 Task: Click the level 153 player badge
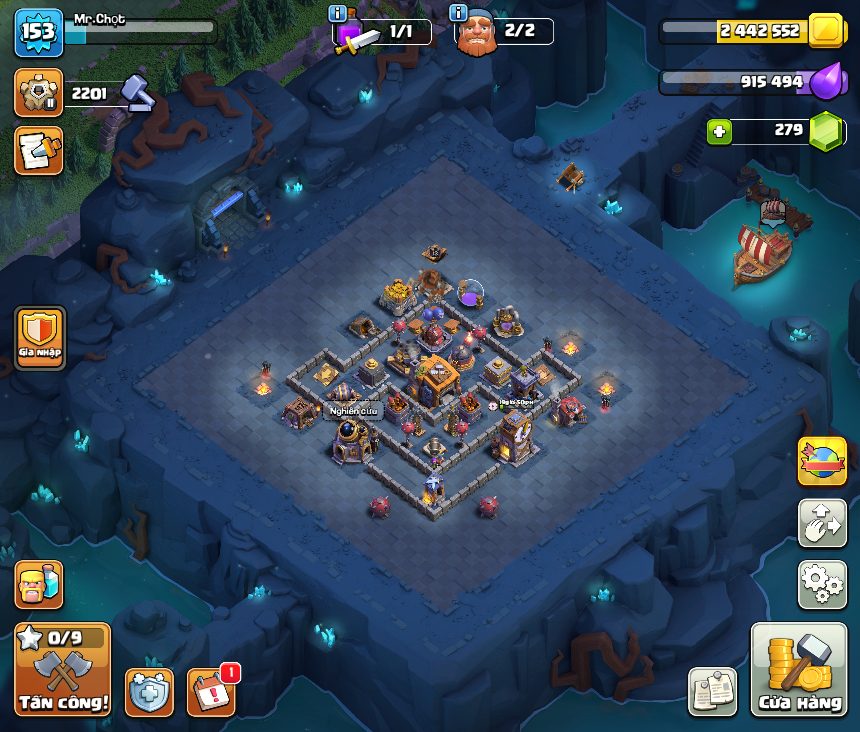pyautogui.click(x=39, y=33)
